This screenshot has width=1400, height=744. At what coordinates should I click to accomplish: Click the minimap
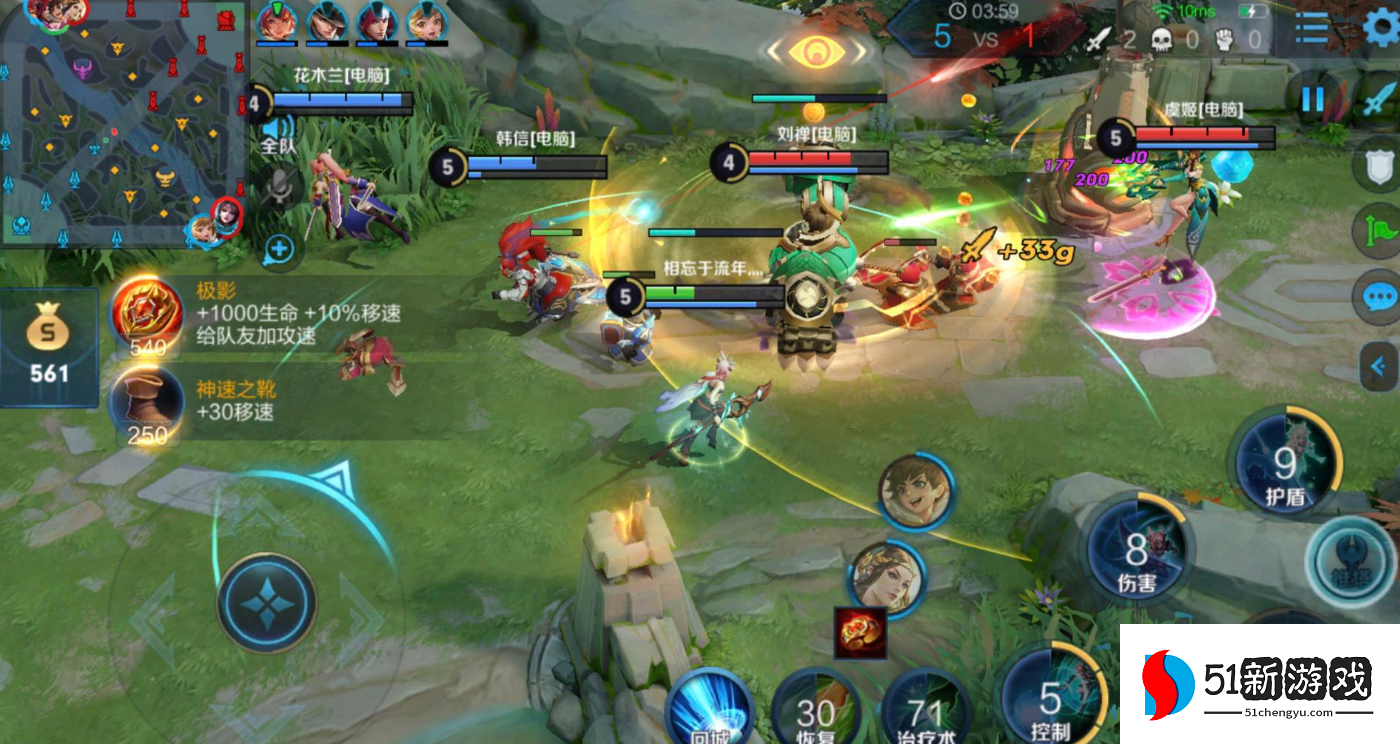[x=122, y=122]
